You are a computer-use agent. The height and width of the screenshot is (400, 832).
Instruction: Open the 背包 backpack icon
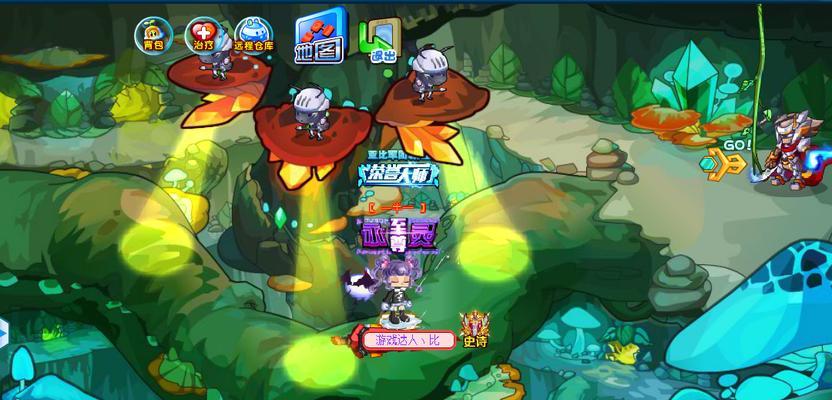pyautogui.click(x=151, y=35)
